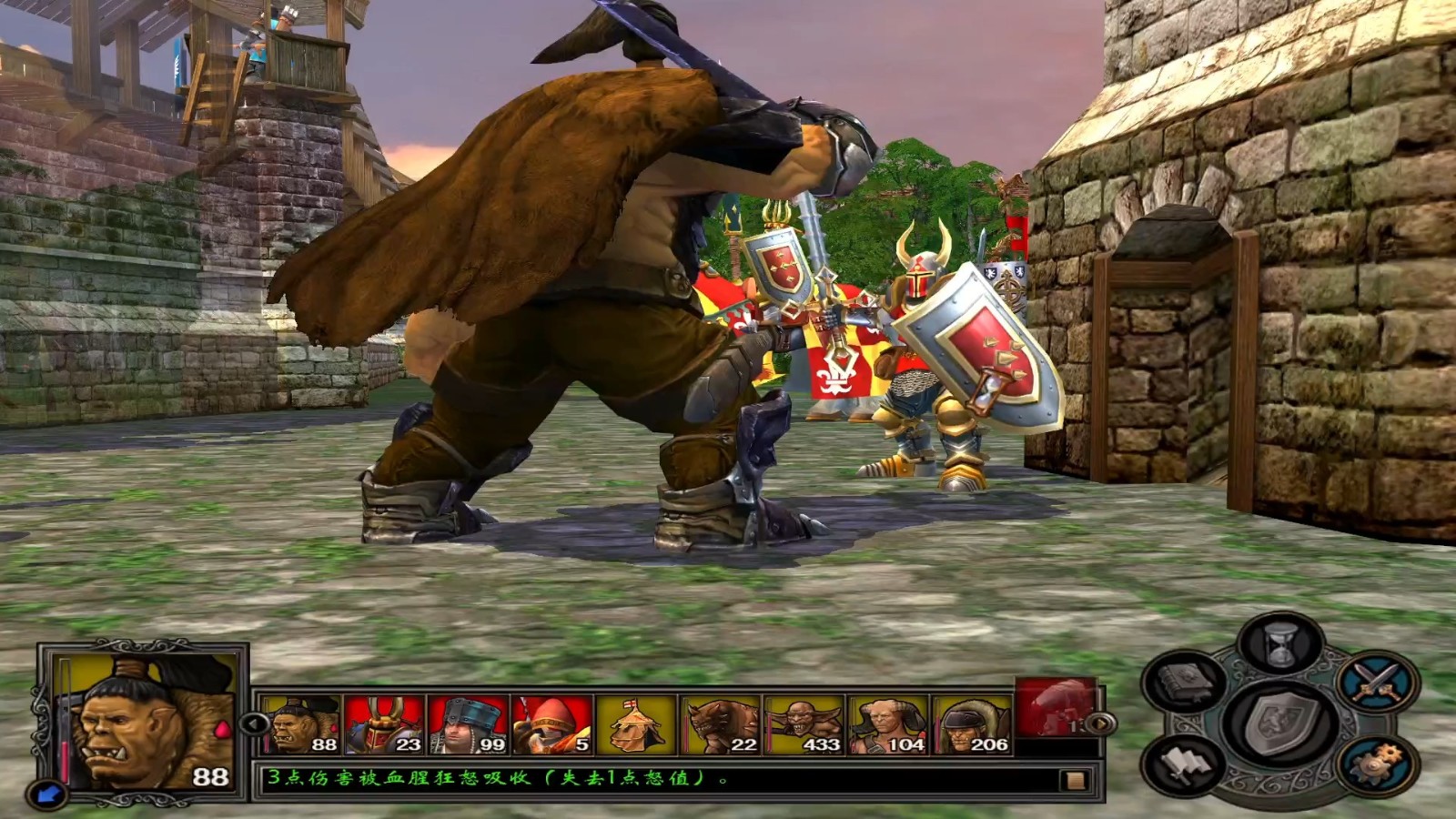Select the red-hooded unit with 5
This screenshot has width=1456, height=819.
551,724
